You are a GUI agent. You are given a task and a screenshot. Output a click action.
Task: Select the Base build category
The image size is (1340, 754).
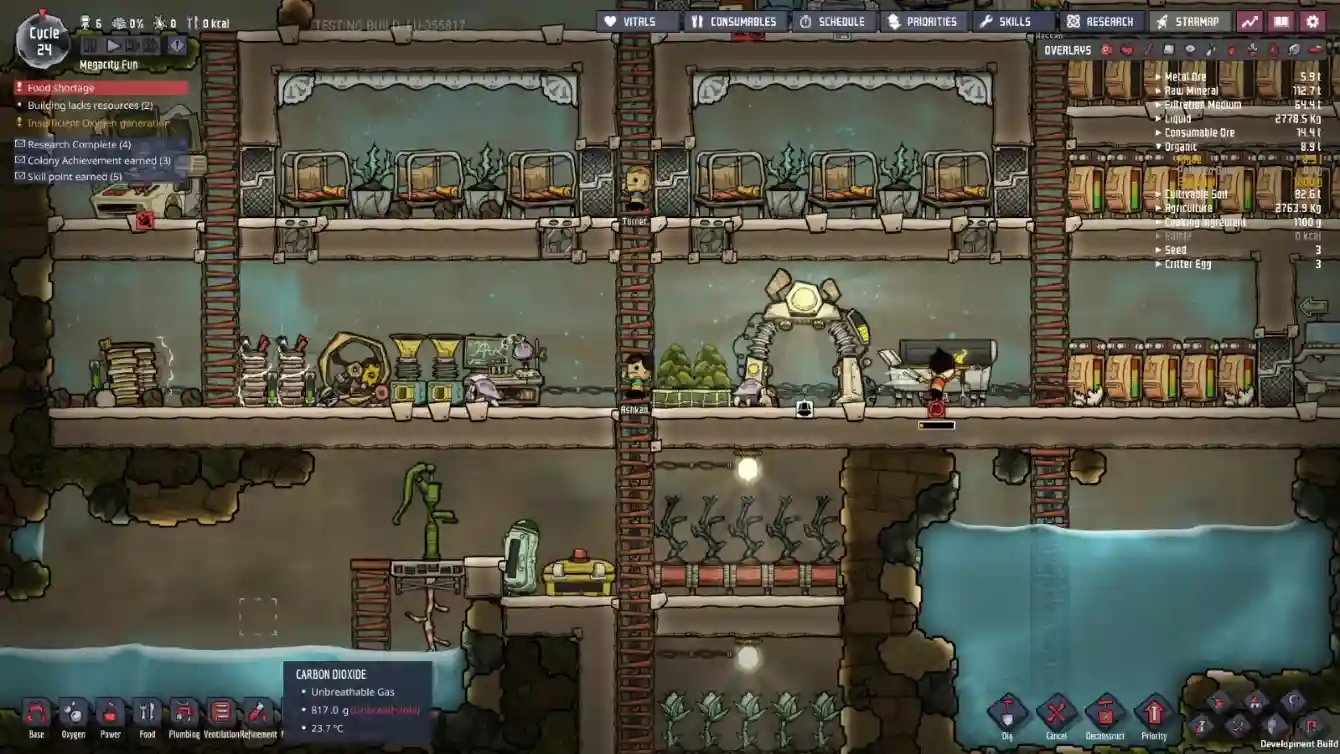(37, 716)
